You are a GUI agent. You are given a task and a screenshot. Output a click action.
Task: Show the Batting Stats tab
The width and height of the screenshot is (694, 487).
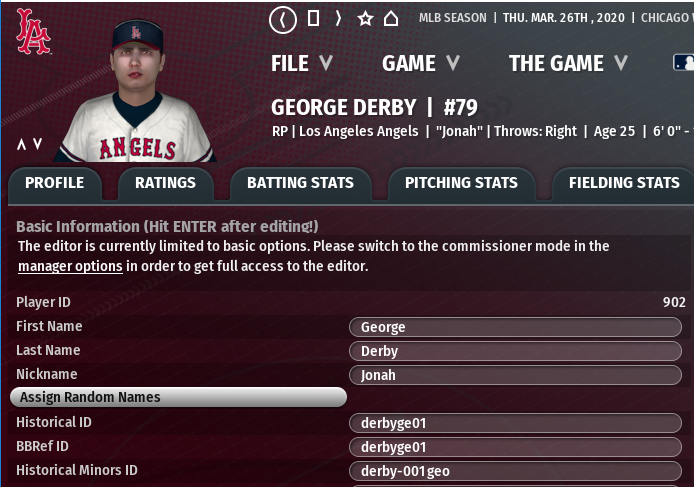point(300,183)
